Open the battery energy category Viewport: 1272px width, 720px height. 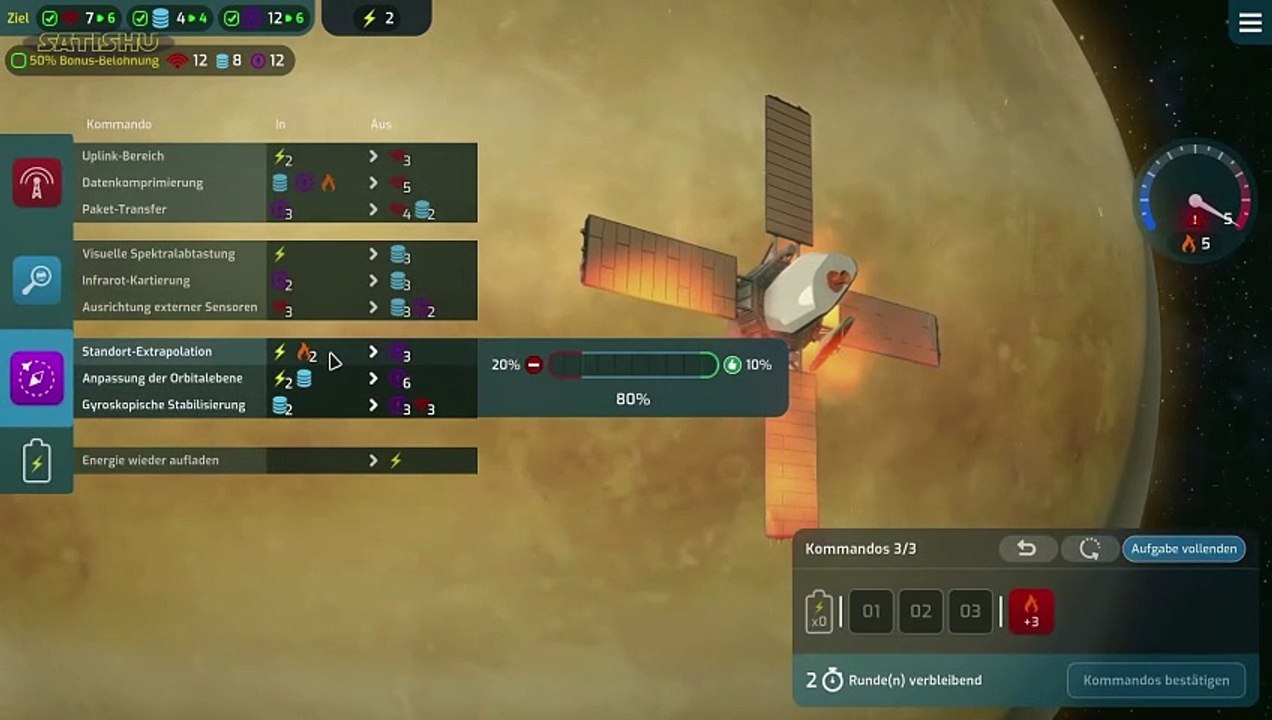tap(37, 460)
